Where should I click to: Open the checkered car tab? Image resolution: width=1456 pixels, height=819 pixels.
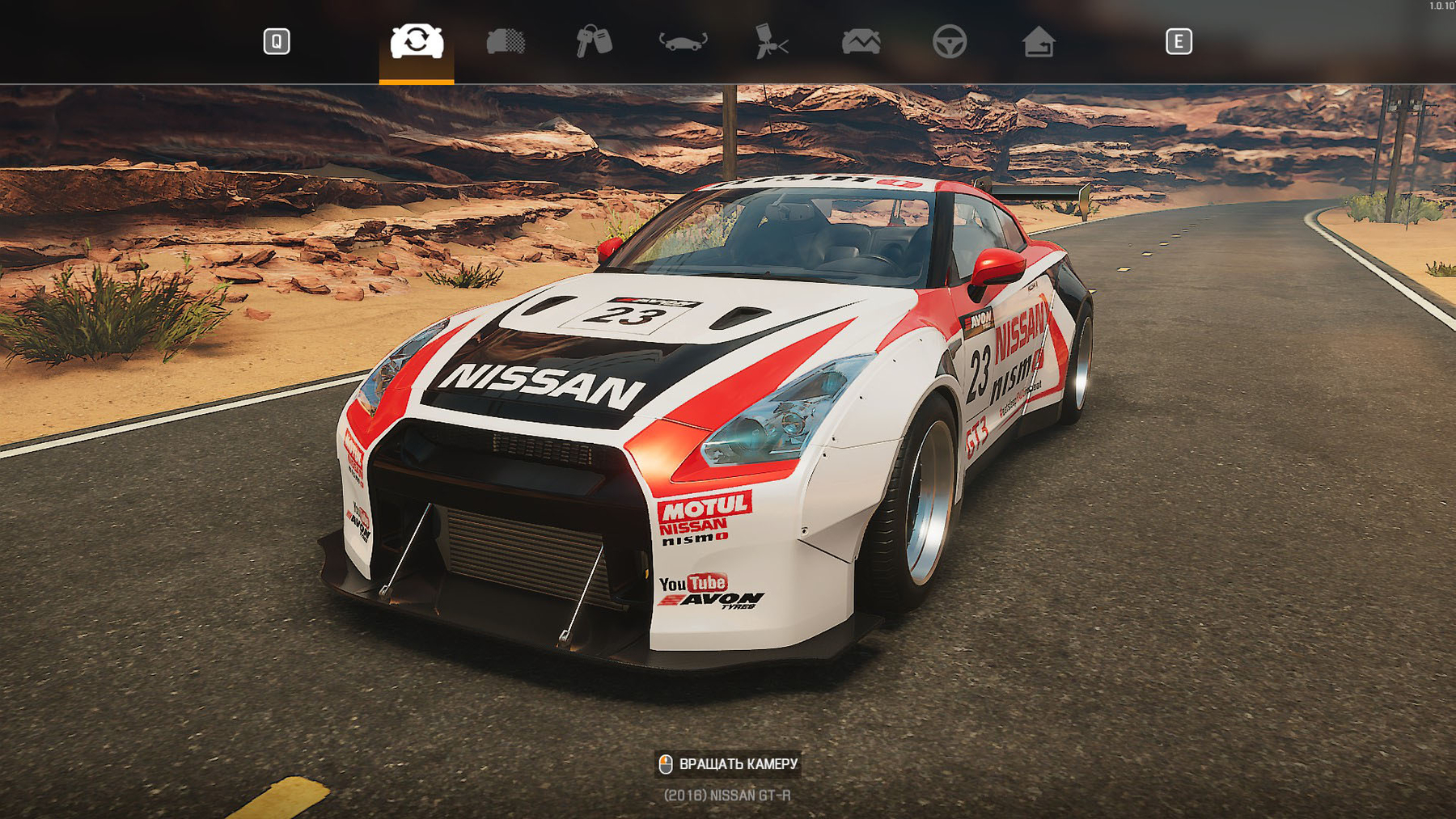506,41
